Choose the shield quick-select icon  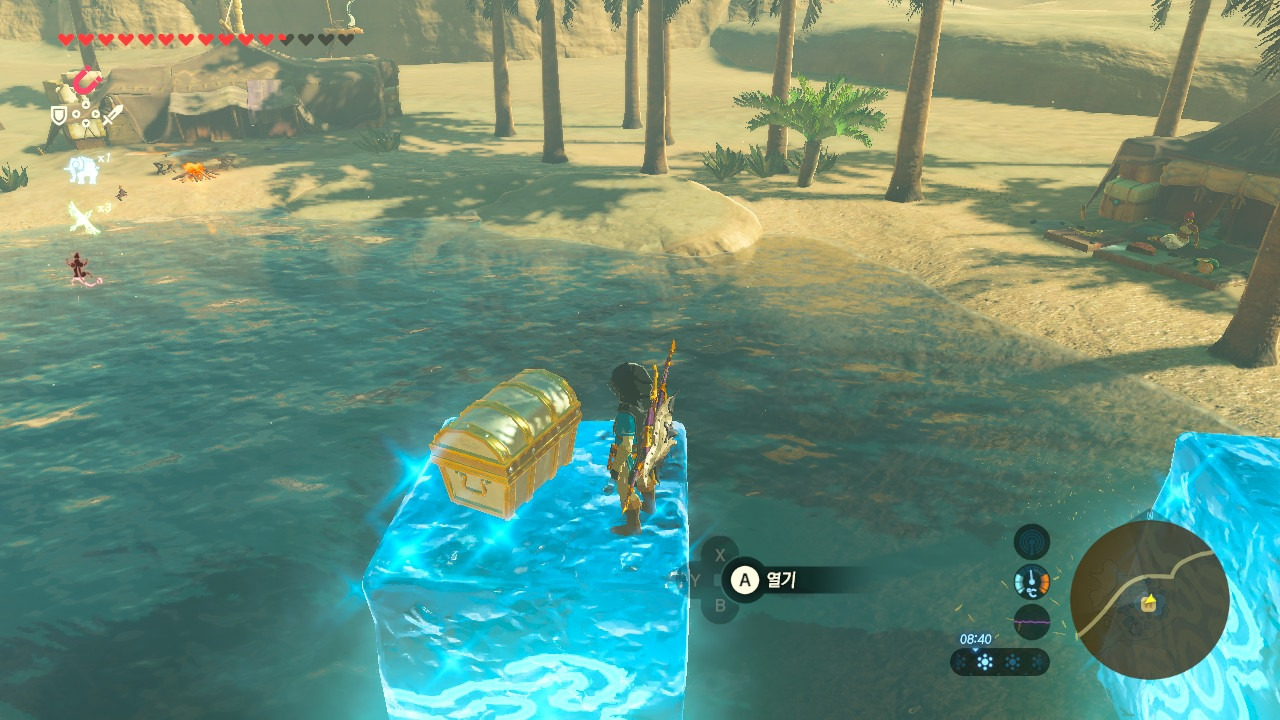click(59, 116)
